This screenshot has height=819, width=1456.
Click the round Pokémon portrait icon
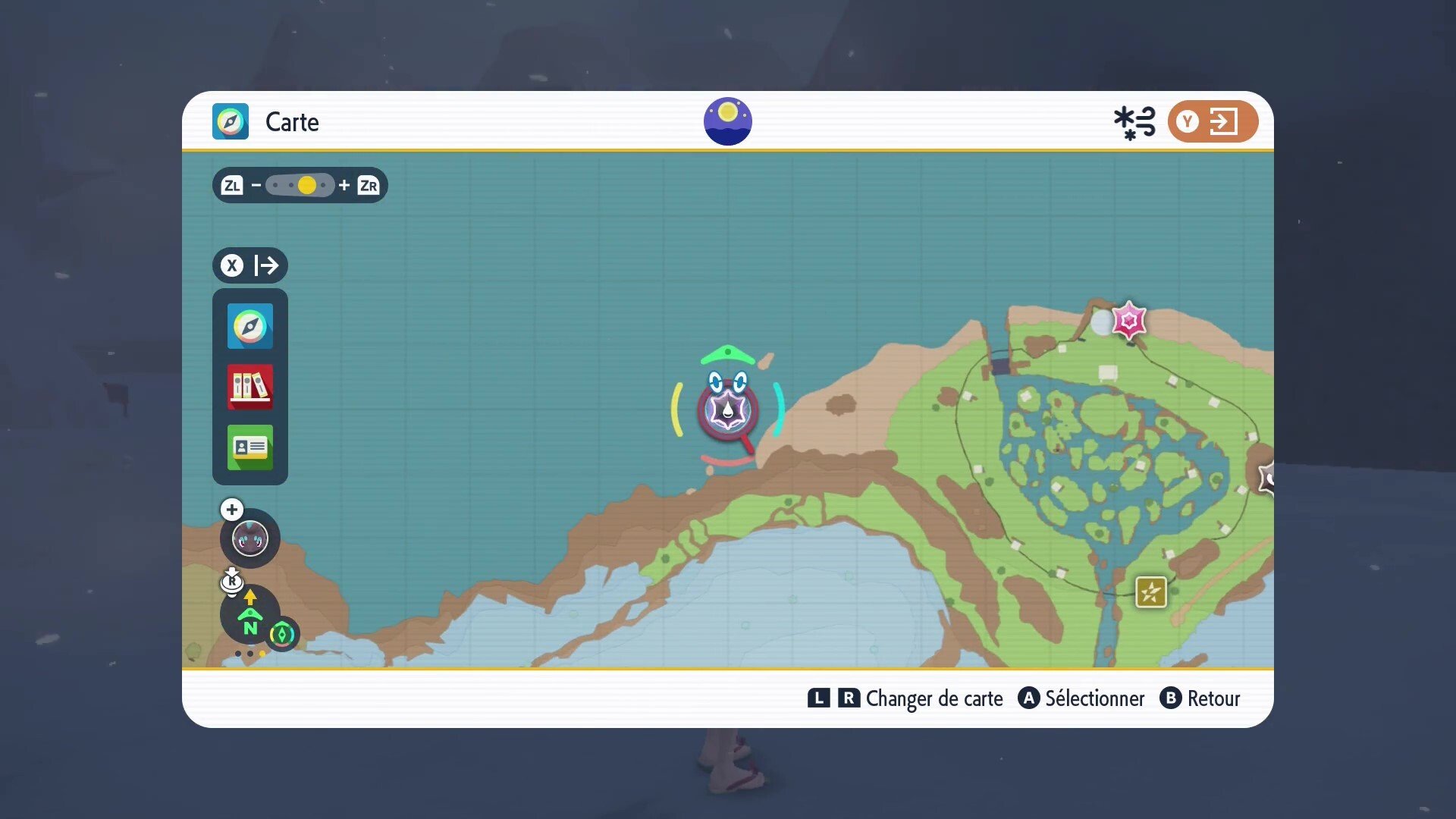249,539
